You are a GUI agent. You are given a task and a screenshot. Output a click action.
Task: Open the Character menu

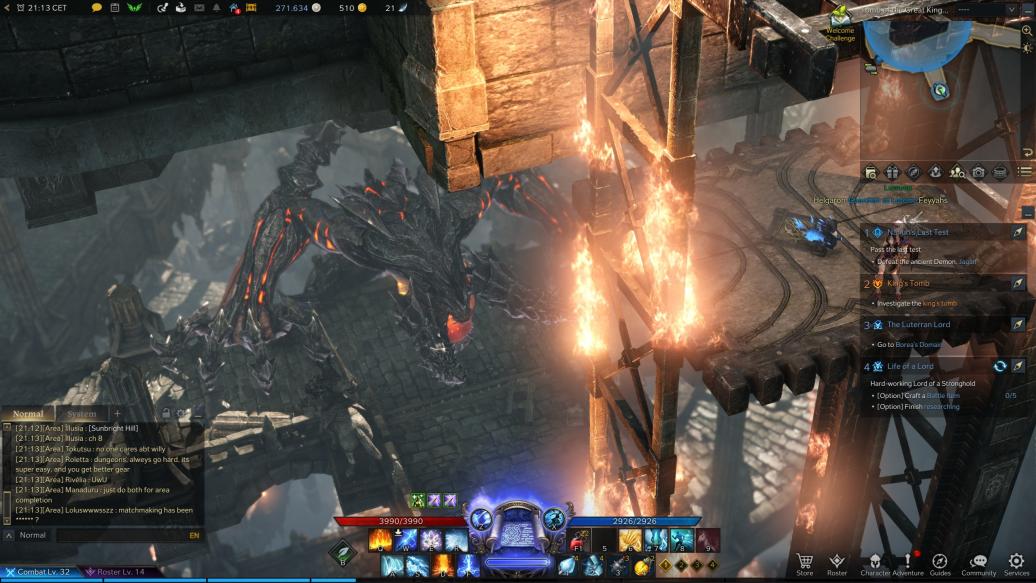pos(875,562)
